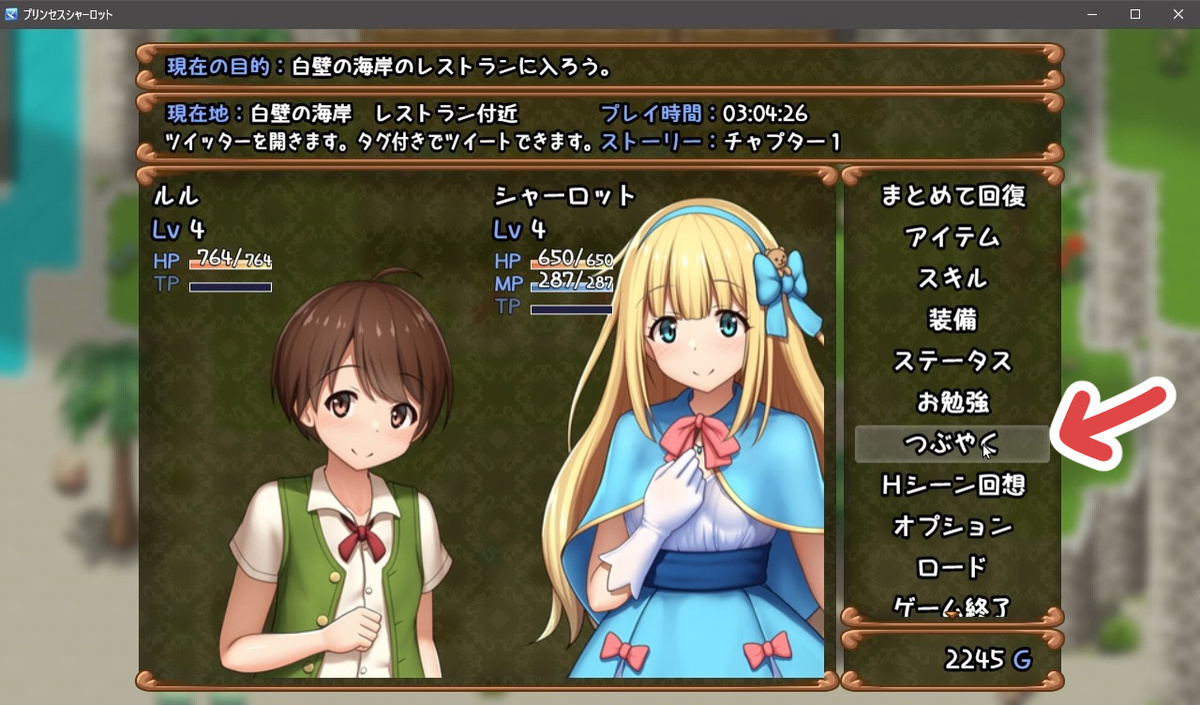Open the アイテム menu
Screen dimensions: 1200x705
click(952, 238)
